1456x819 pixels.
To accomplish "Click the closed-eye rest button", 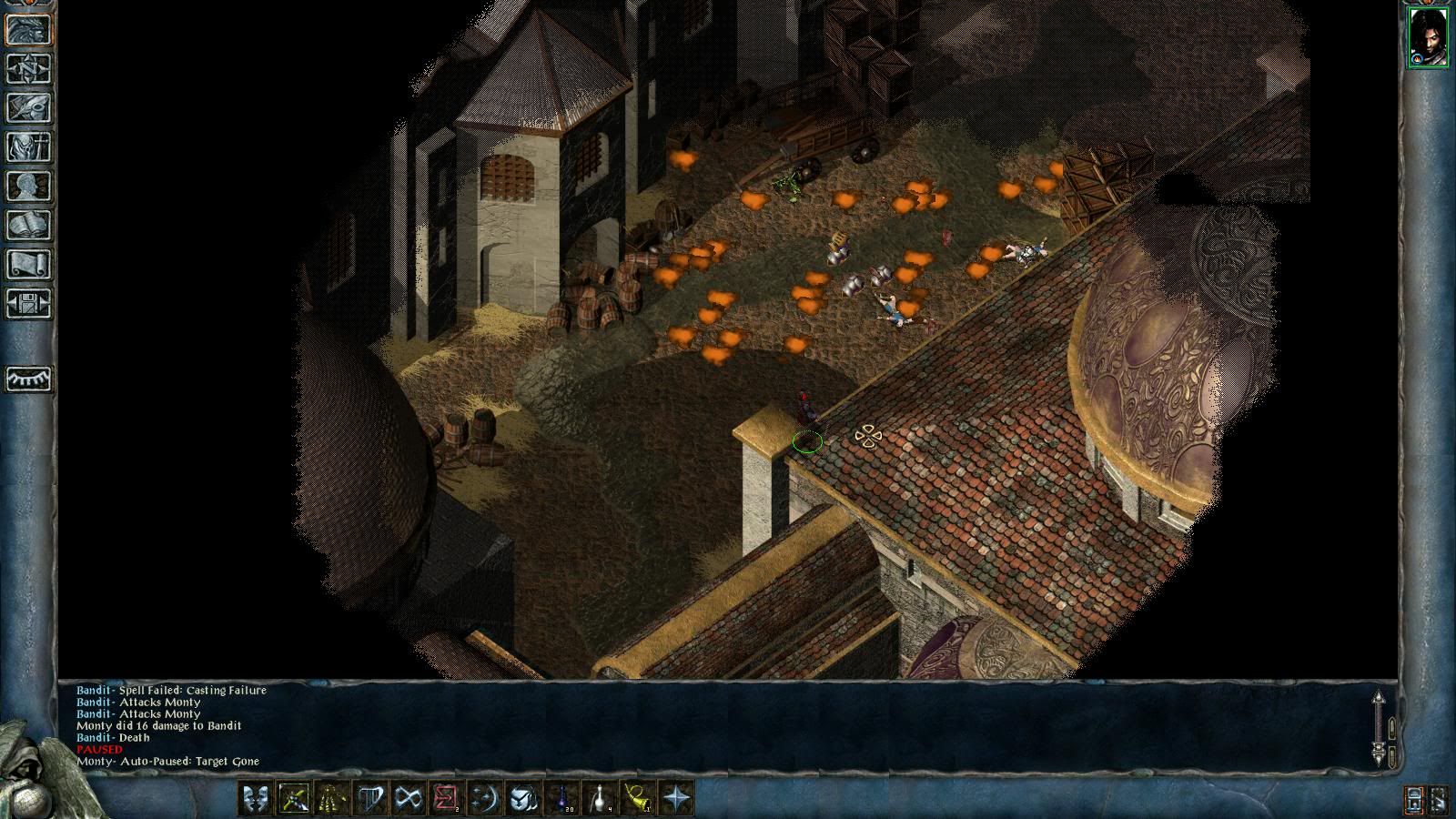I will tap(29, 379).
